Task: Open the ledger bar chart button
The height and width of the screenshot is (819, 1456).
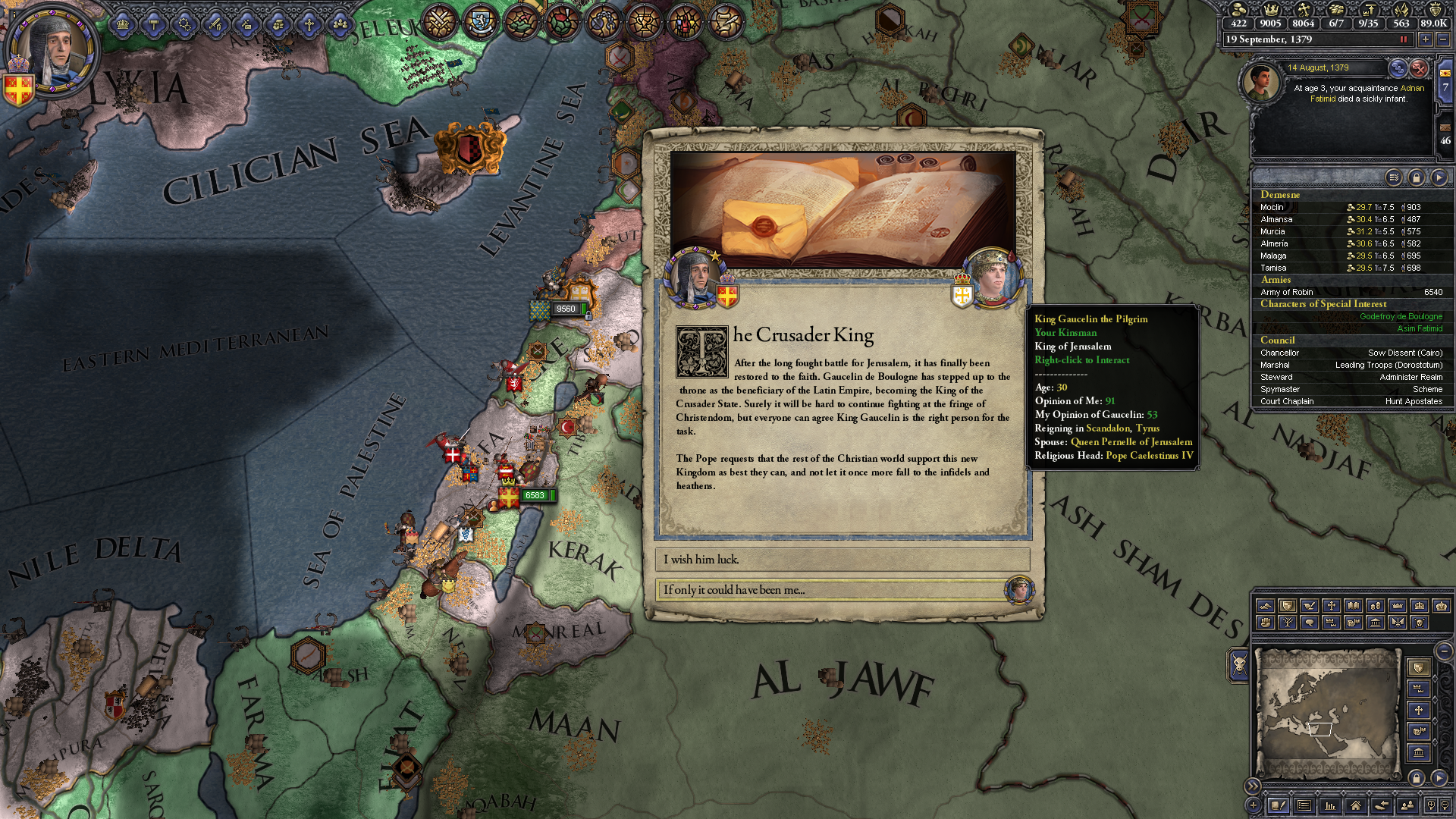Action: tap(1329, 805)
